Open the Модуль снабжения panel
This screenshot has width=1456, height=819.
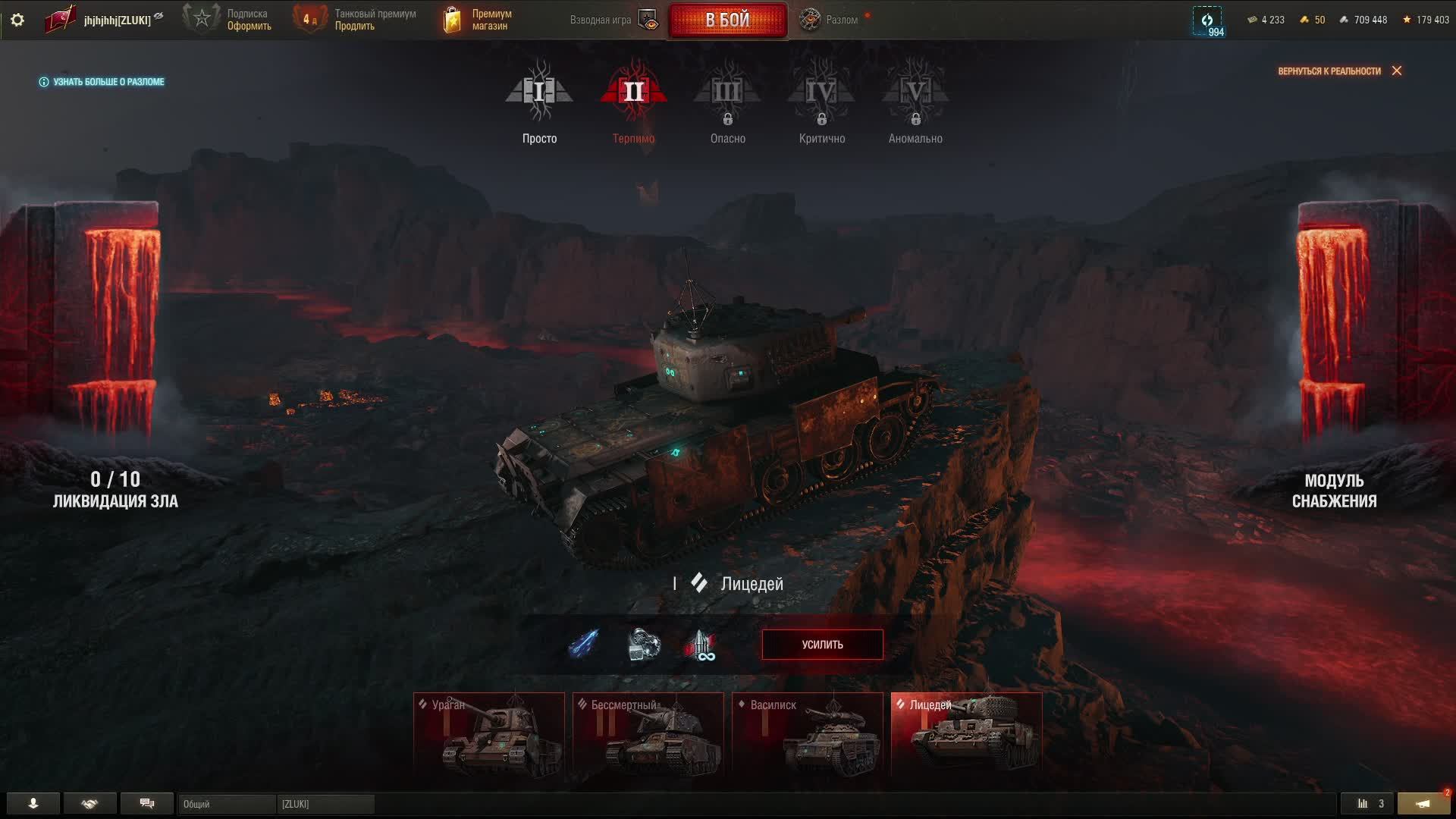click(1334, 491)
